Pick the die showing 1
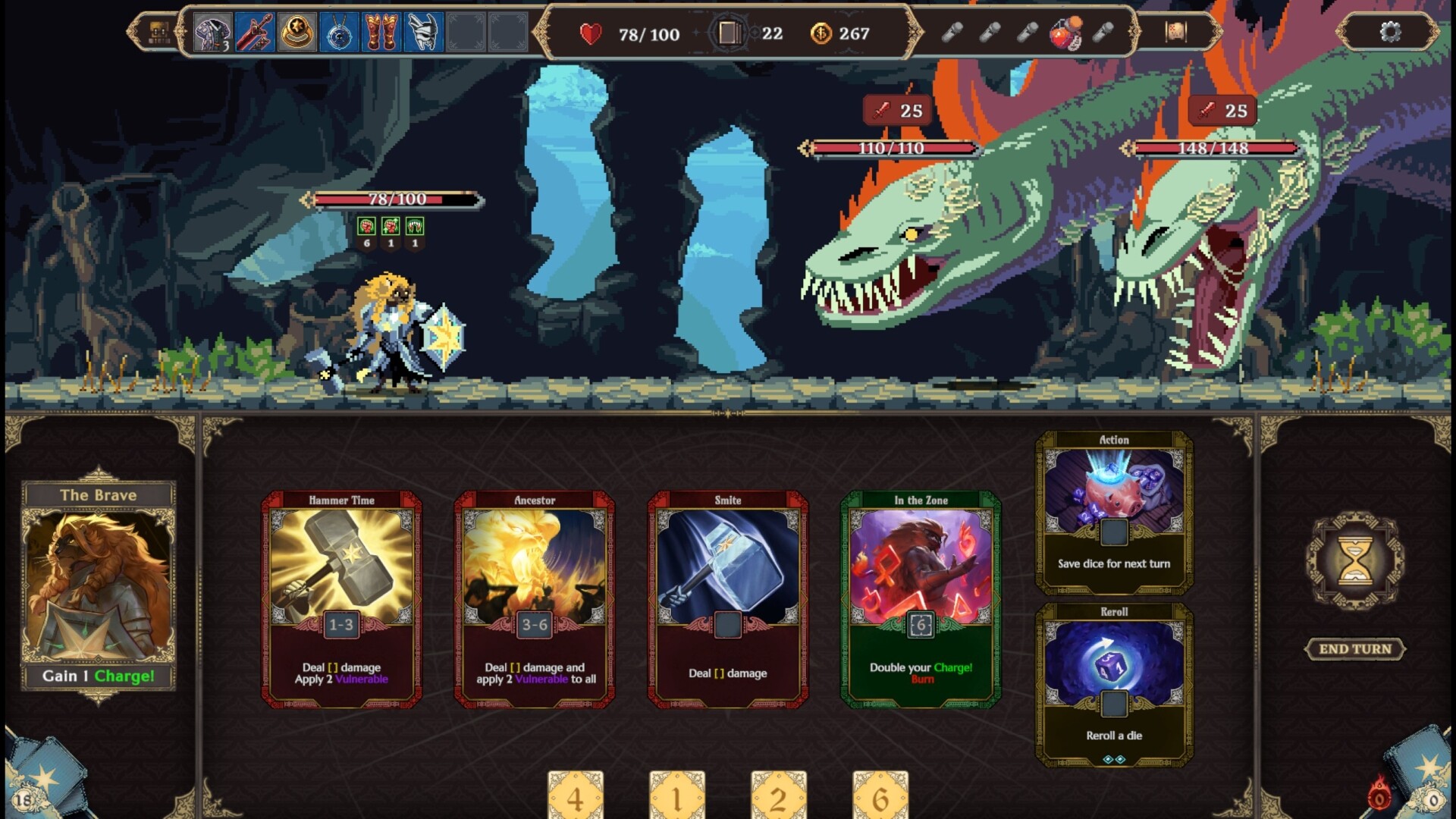1456x819 pixels. (x=677, y=796)
